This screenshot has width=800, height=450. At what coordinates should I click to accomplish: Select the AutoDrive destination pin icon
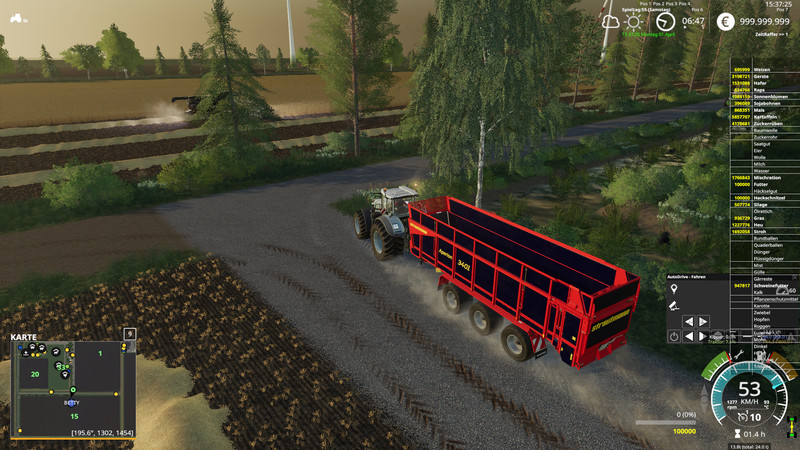pyautogui.click(x=674, y=288)
